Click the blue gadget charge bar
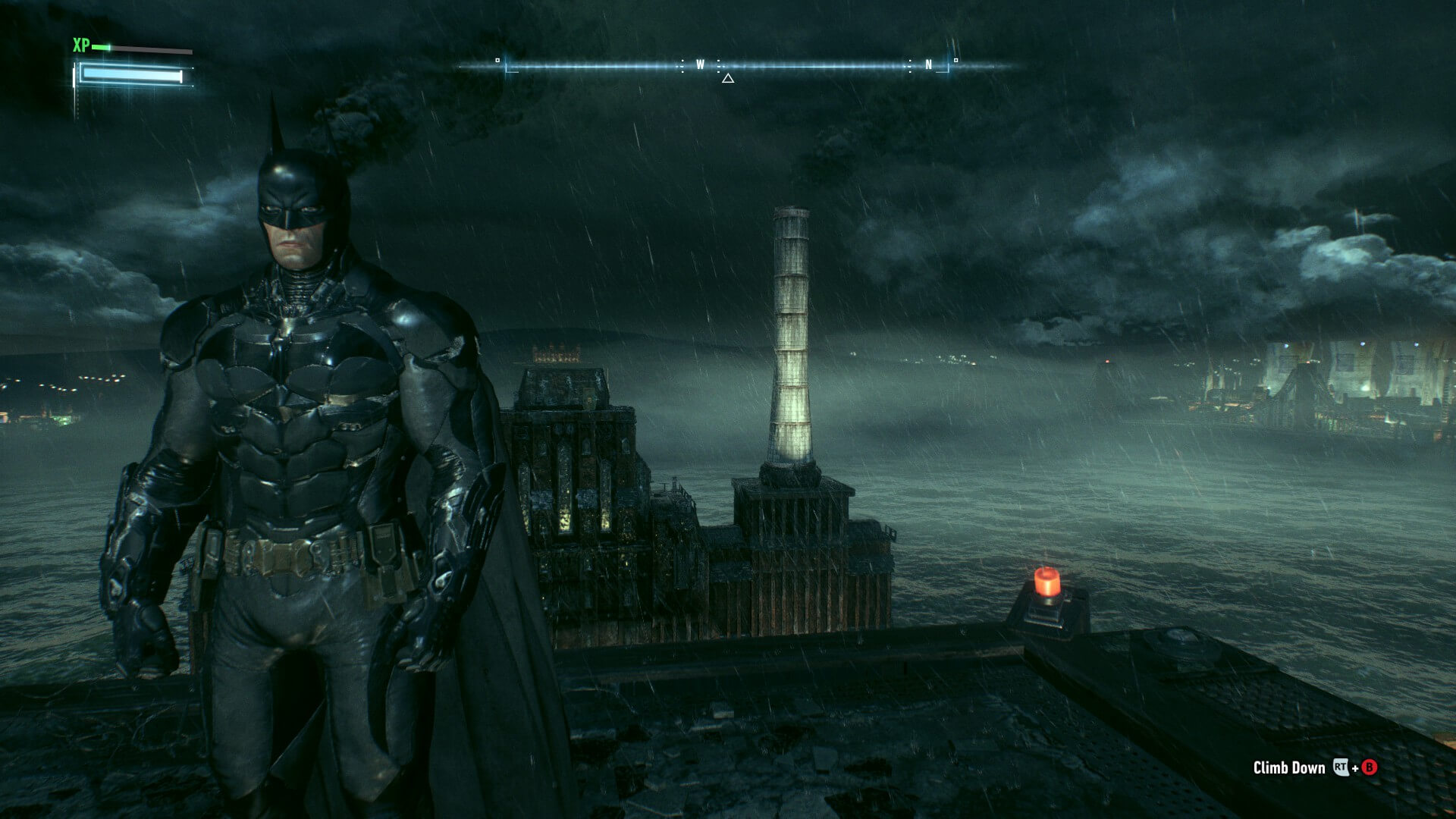Viewport: 1456px width, 819px height. 130,74
